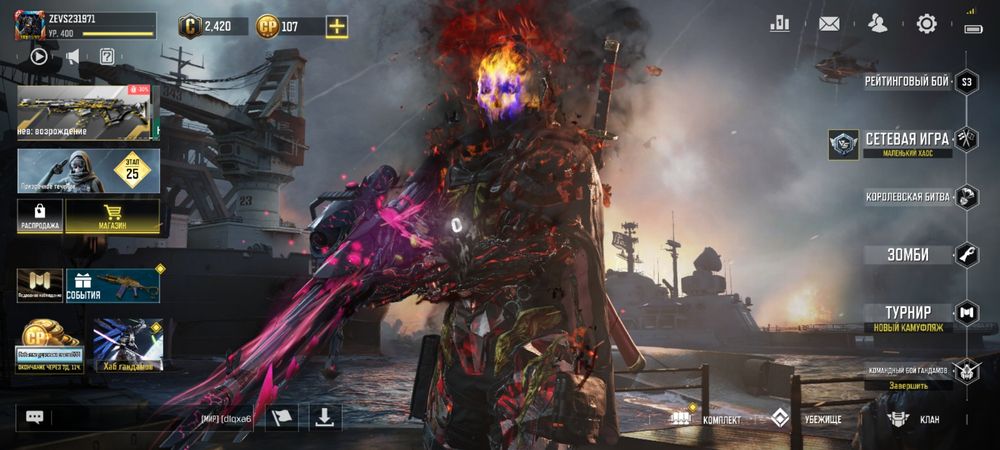Open the chat bubble icon
The image size is (1000, 450).
point(35,417)
